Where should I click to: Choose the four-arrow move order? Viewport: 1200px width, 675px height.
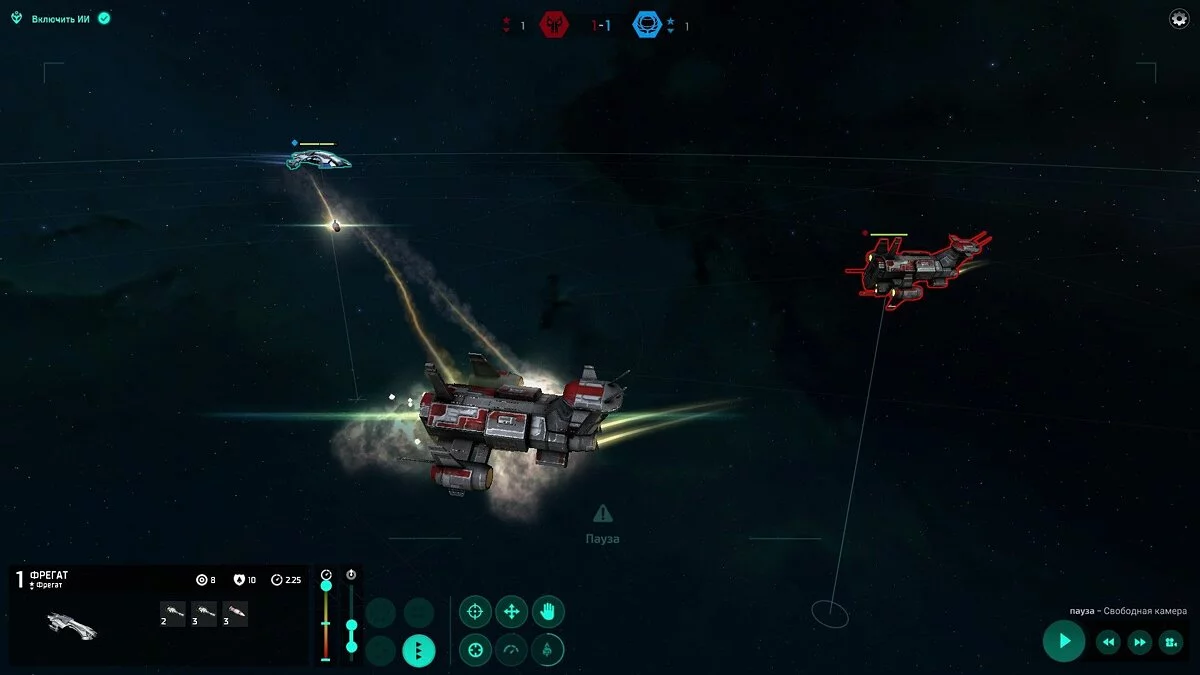(x=511, y=611)
